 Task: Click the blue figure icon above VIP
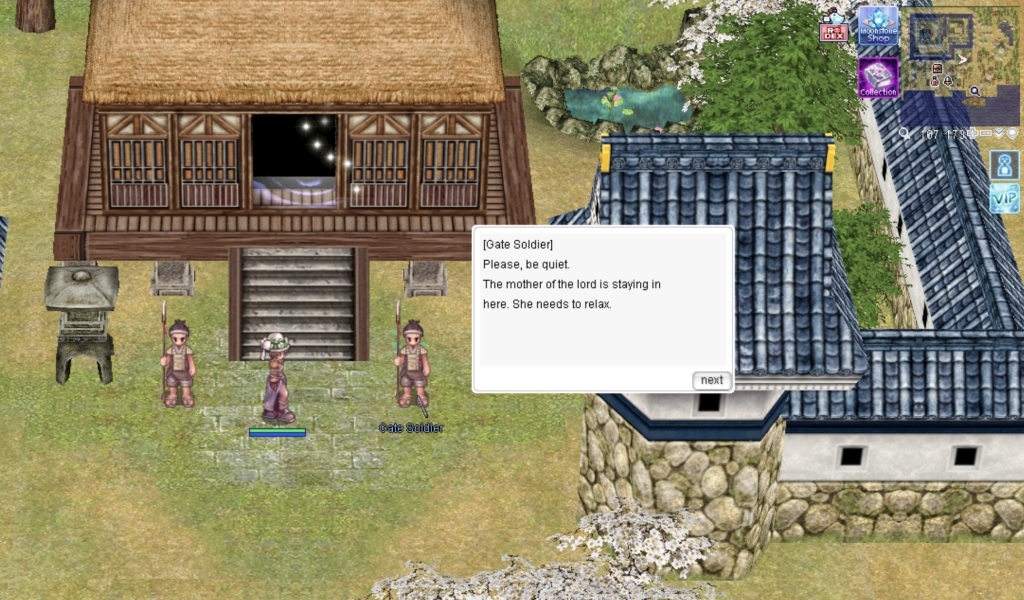[1004, 165]
